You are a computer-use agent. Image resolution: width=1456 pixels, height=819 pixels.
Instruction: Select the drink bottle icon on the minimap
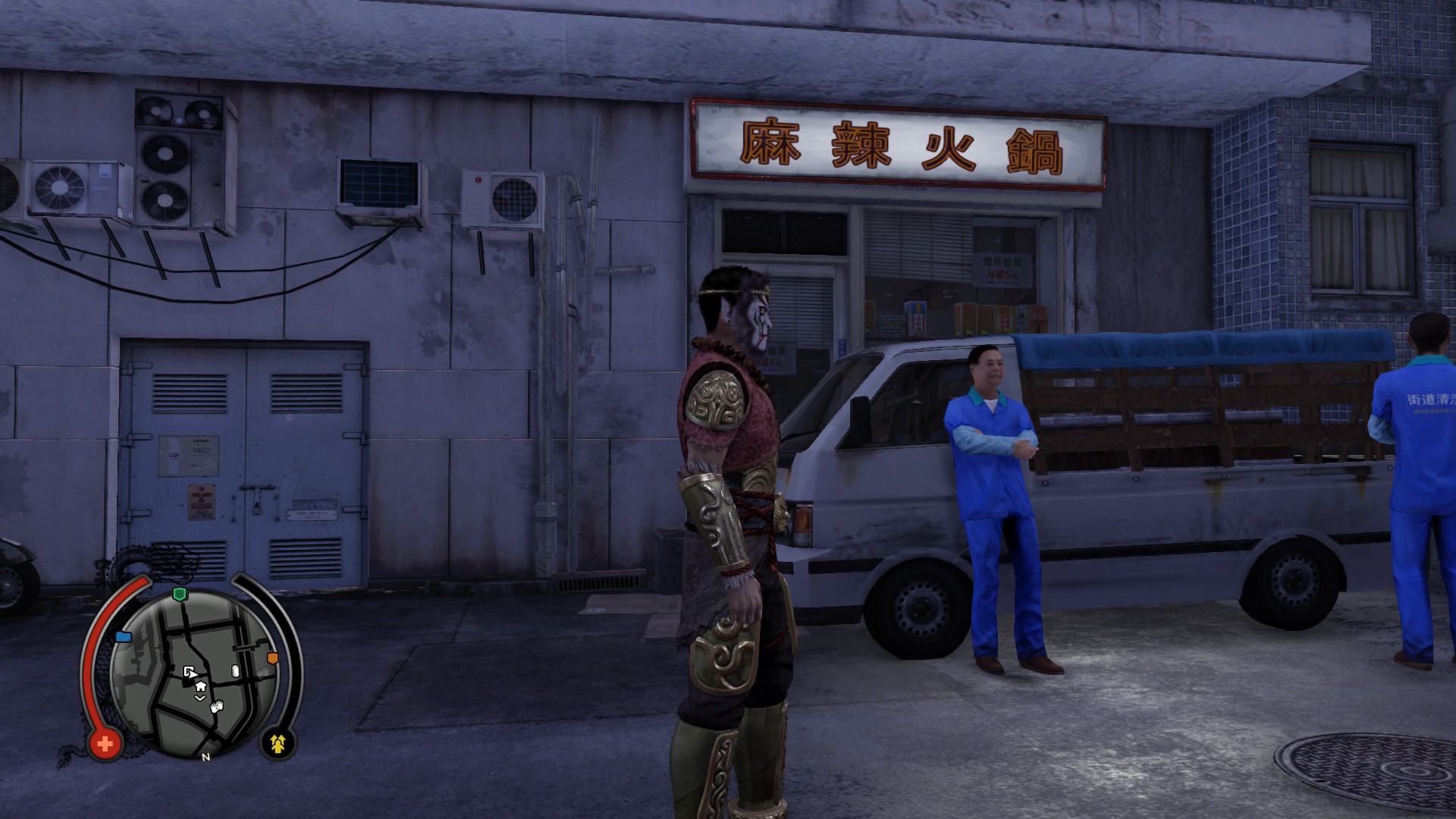coord(234,671)
